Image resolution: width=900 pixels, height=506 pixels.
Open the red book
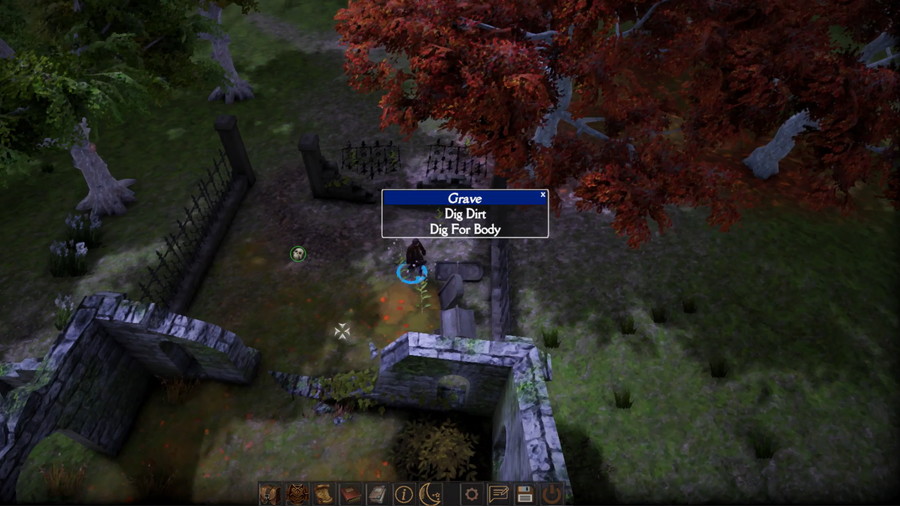tap(351, 493)
